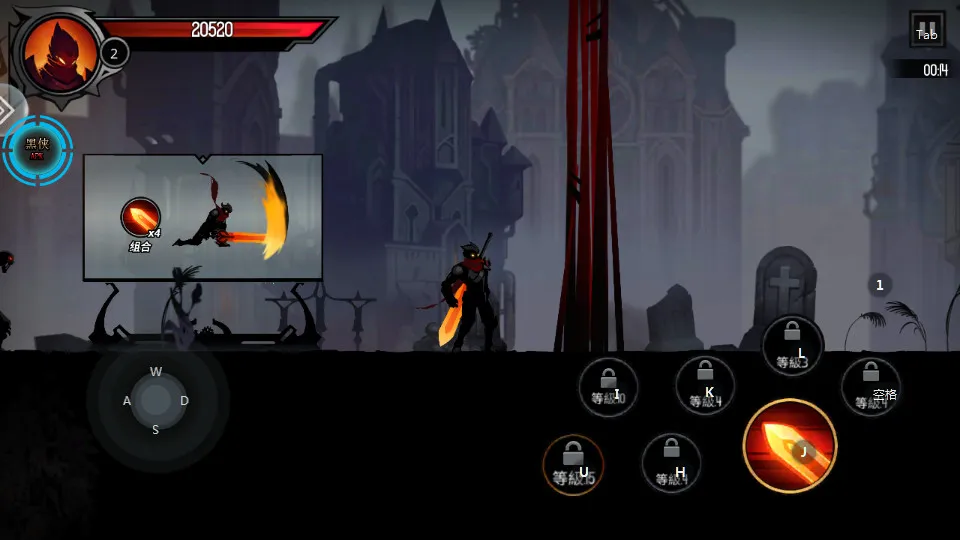Select the locked skill with the H key label

pyautogui.click(x=671, y=463)
